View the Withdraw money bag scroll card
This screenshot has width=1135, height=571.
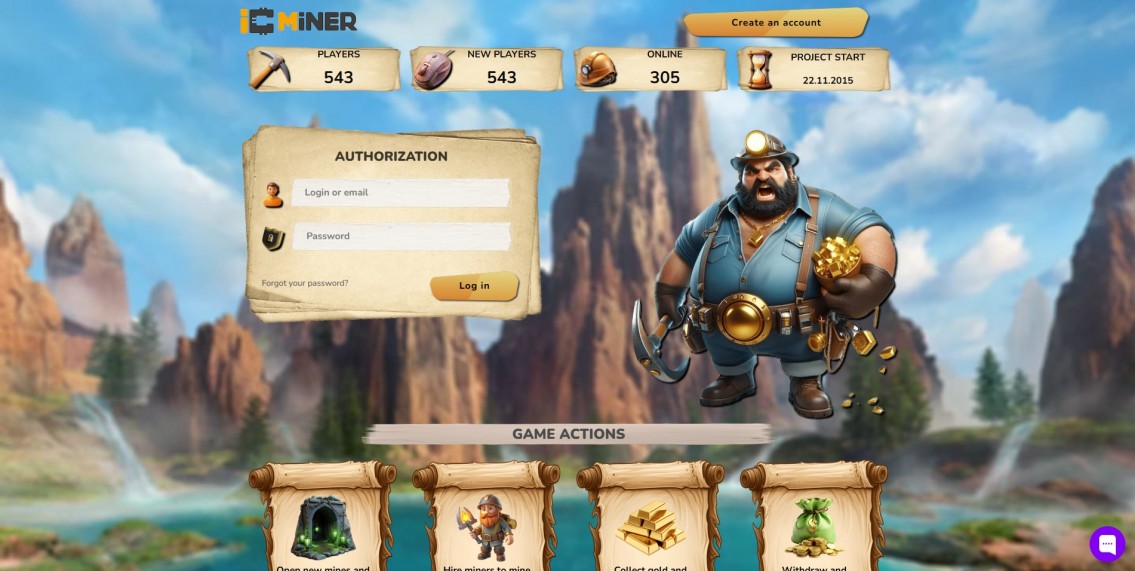coord(813,520)
